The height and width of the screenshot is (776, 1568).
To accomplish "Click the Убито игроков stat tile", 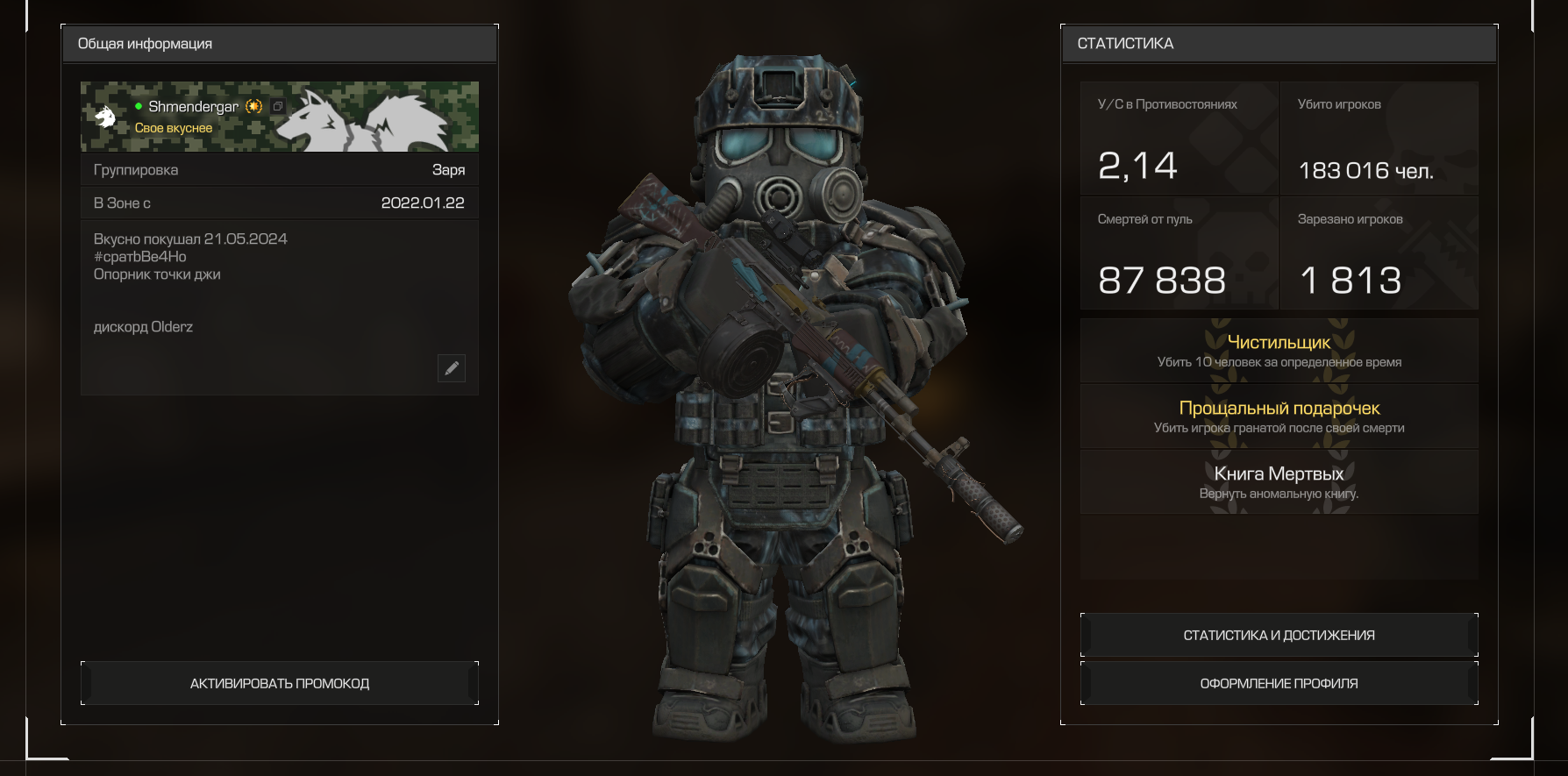I will click(1379, 138).
